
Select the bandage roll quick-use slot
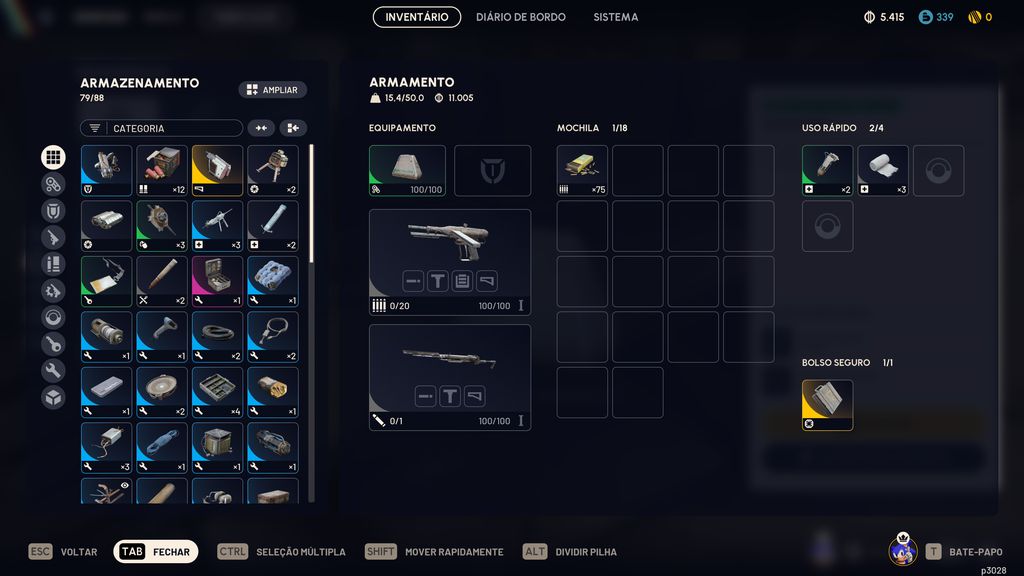pos(882,170)
